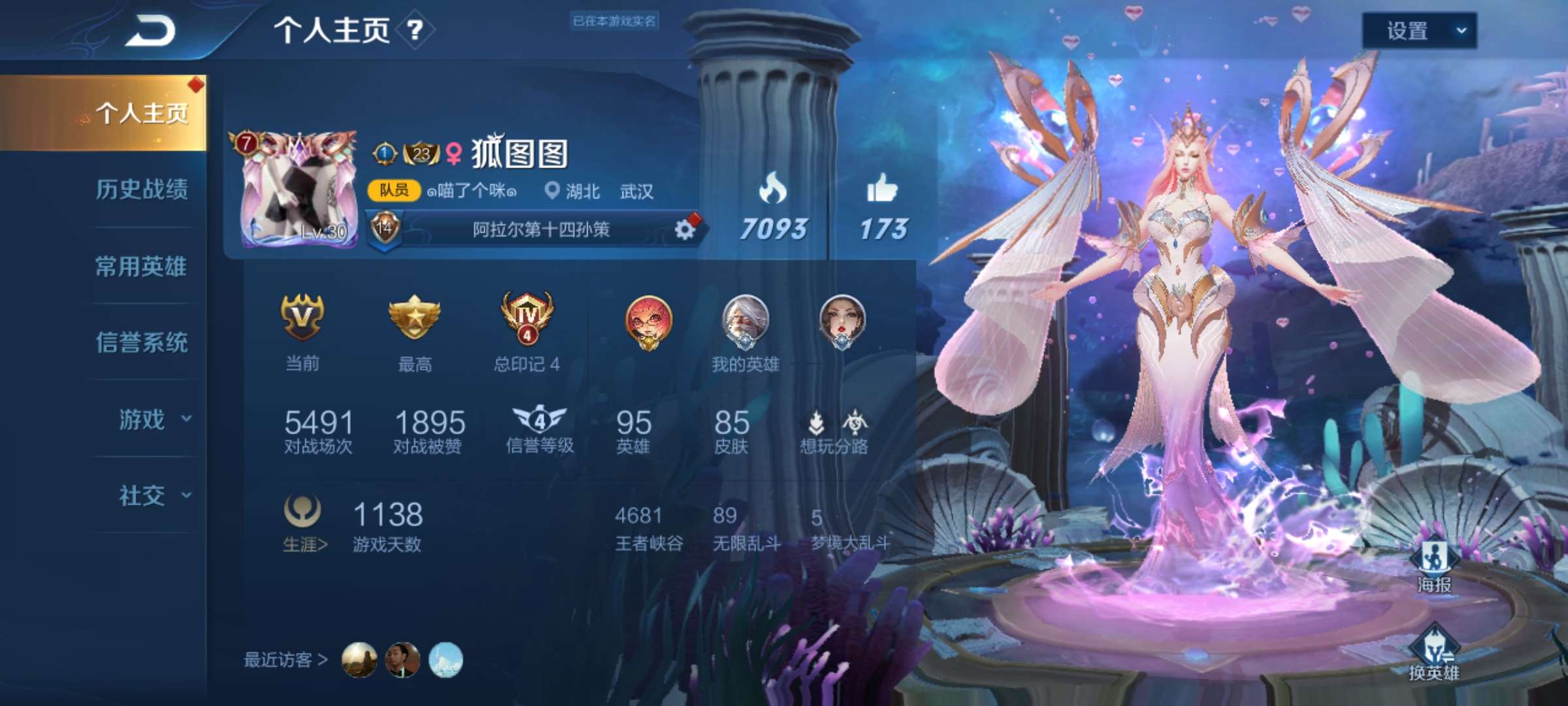Open the 信誉系统 tab
This screenshot has width=1568, height=706.
pos(142,343)
